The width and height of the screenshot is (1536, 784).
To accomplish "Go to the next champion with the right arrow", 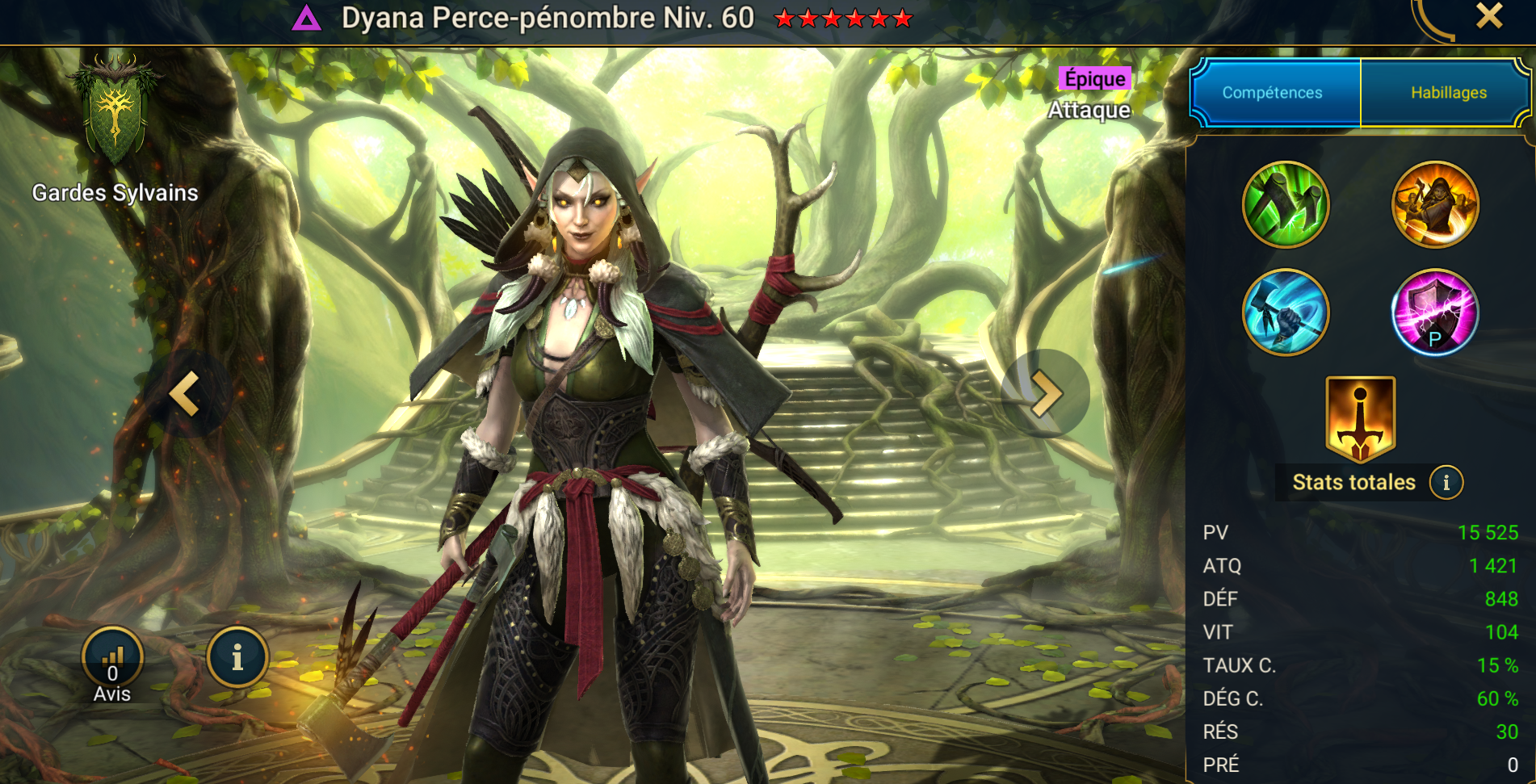I will (x=1045, y=394).
